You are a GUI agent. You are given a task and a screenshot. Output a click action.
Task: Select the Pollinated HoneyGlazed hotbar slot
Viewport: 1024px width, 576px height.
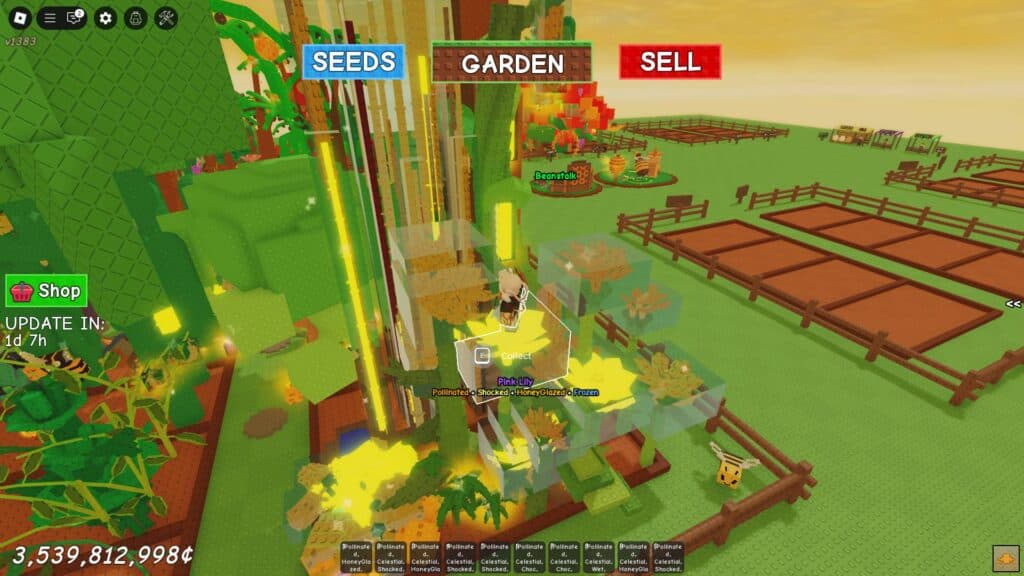[357, 557]
